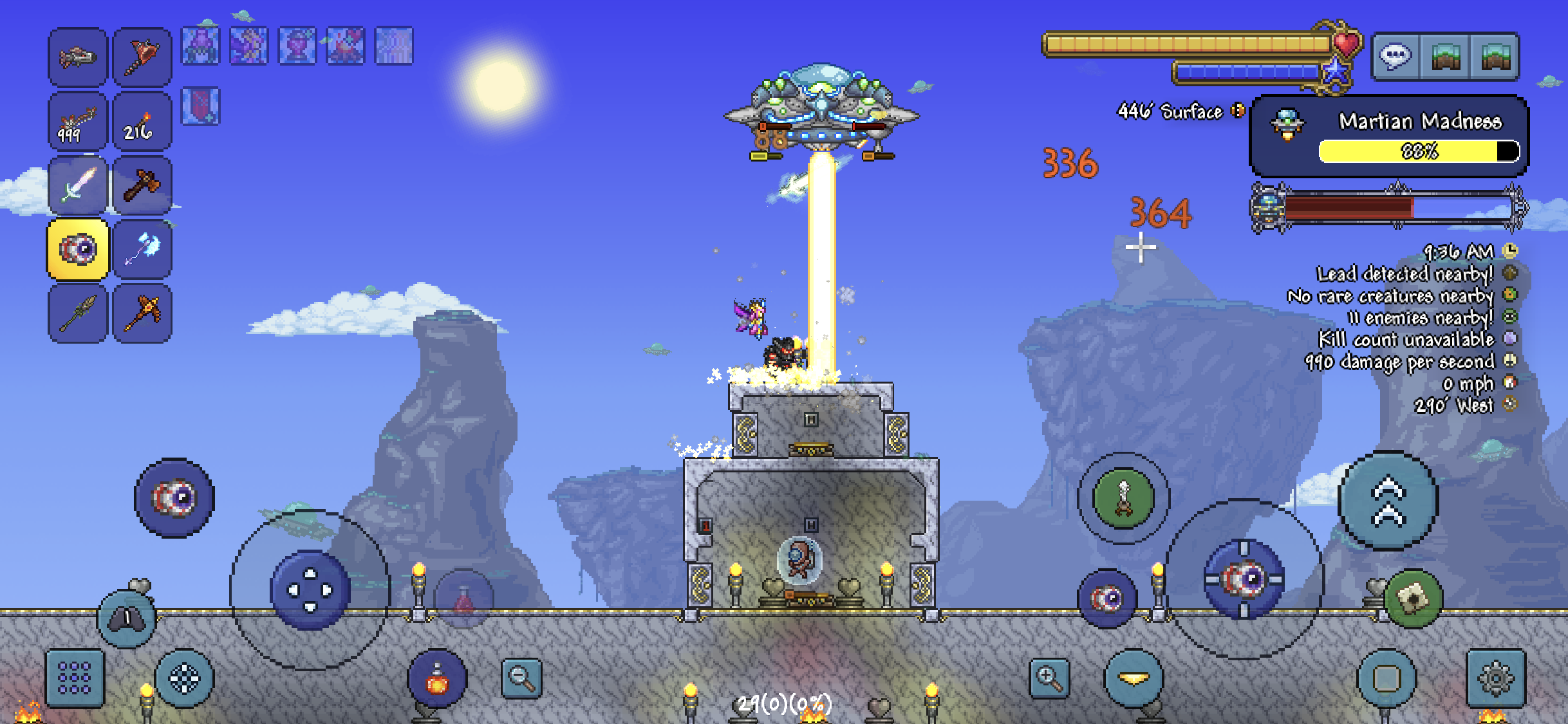
Task: Select the green spear hotbar slot
Action: click(78, 313)
